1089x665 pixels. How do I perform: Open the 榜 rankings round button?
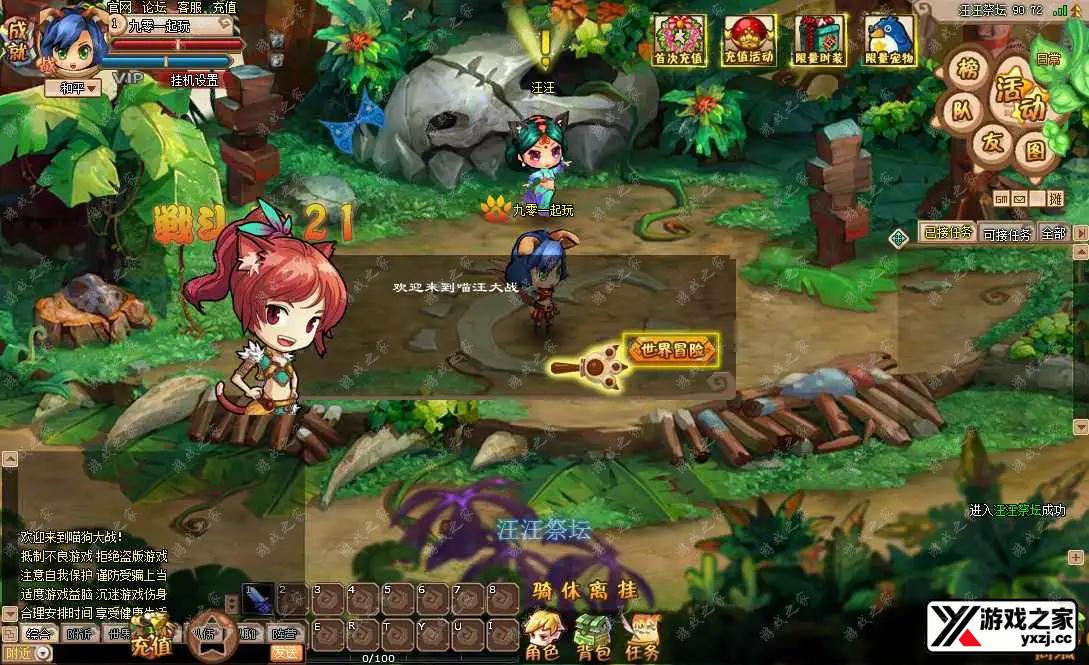pyautogui.click(x=966, y=72)
